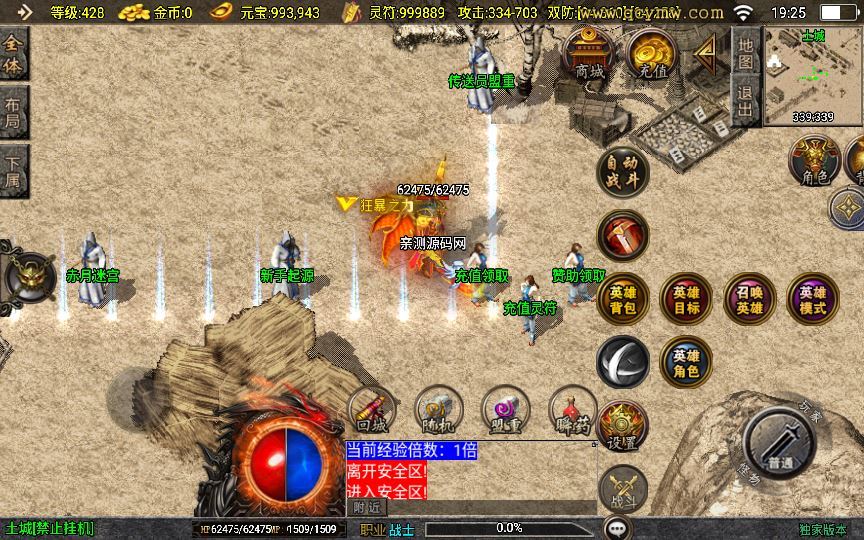
Task: Select the 英雄目标 hero target button
Action: point(686,298)
